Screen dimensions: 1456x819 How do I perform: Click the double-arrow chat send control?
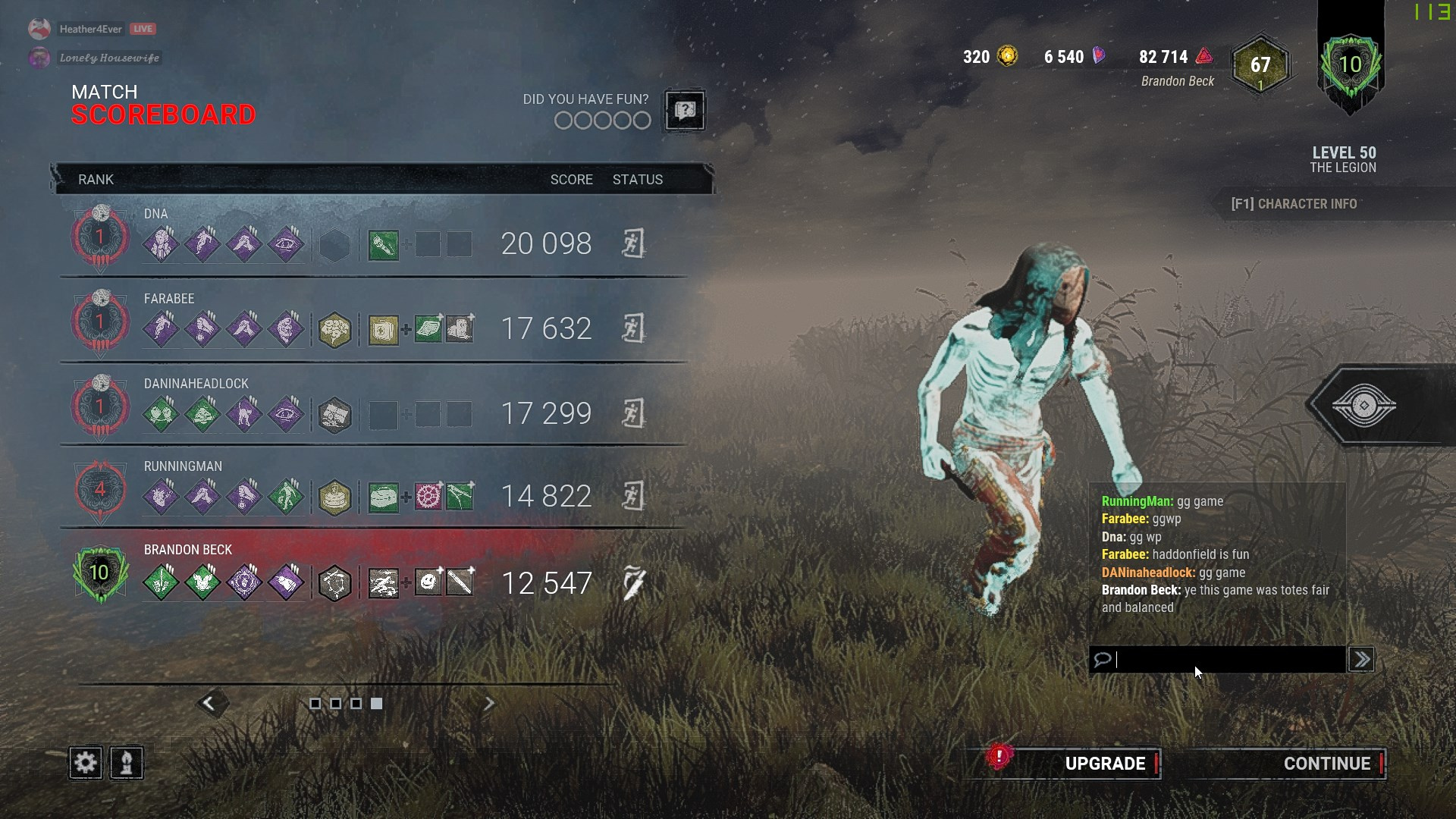1361,659
